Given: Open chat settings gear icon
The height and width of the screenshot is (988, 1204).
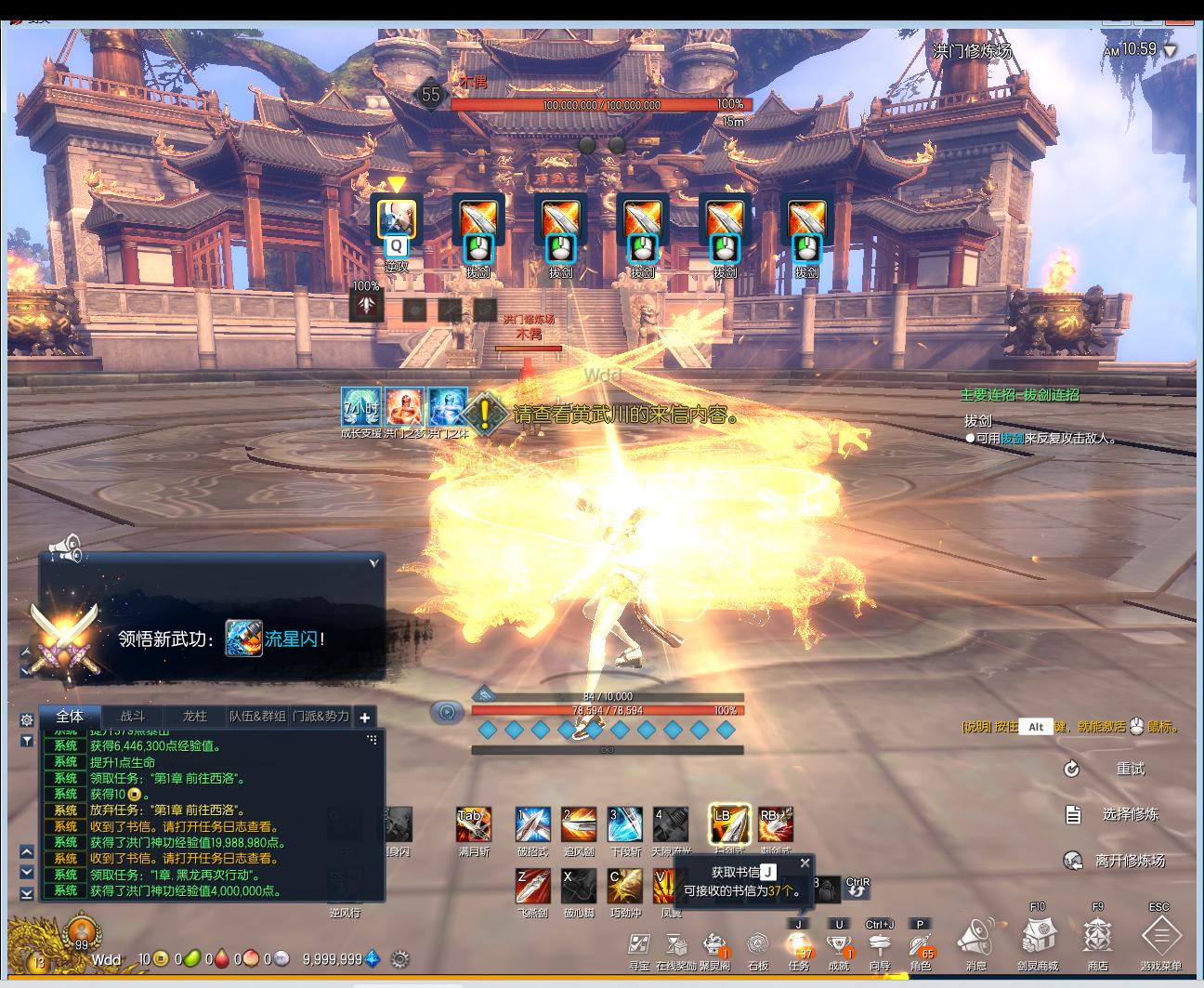Looking at the screenshot, I should (27, 719).
